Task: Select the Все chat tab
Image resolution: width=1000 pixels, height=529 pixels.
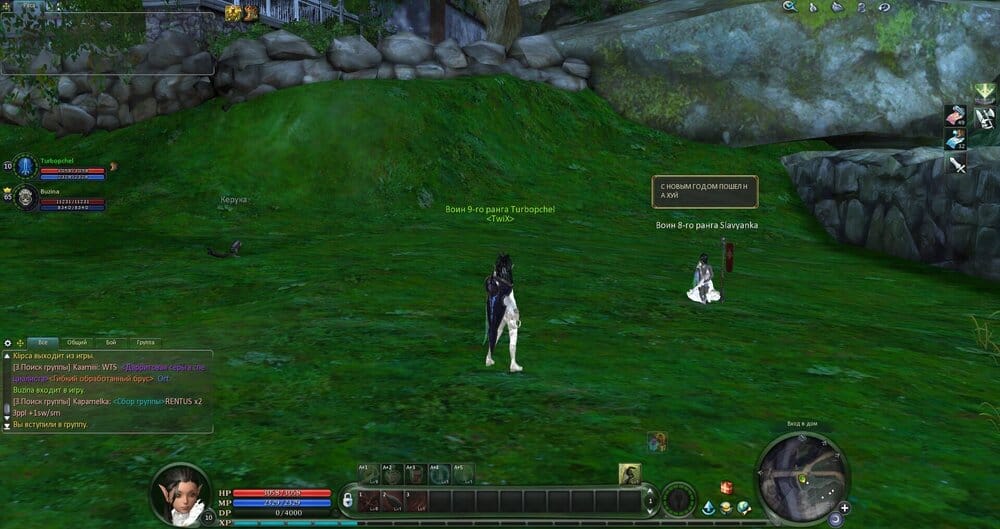Action: point(43,342)
